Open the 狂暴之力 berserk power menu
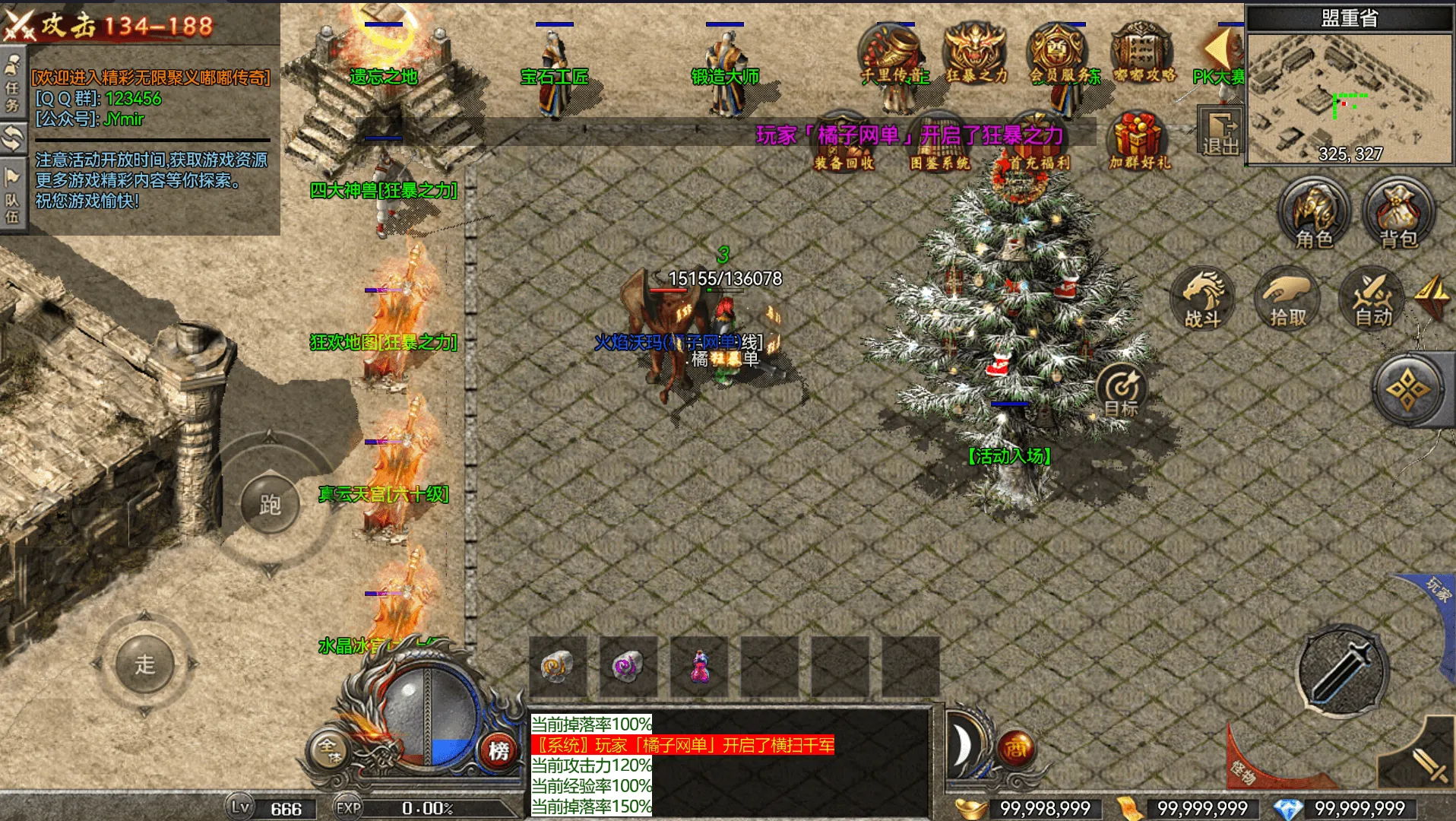 pos(976,53)
